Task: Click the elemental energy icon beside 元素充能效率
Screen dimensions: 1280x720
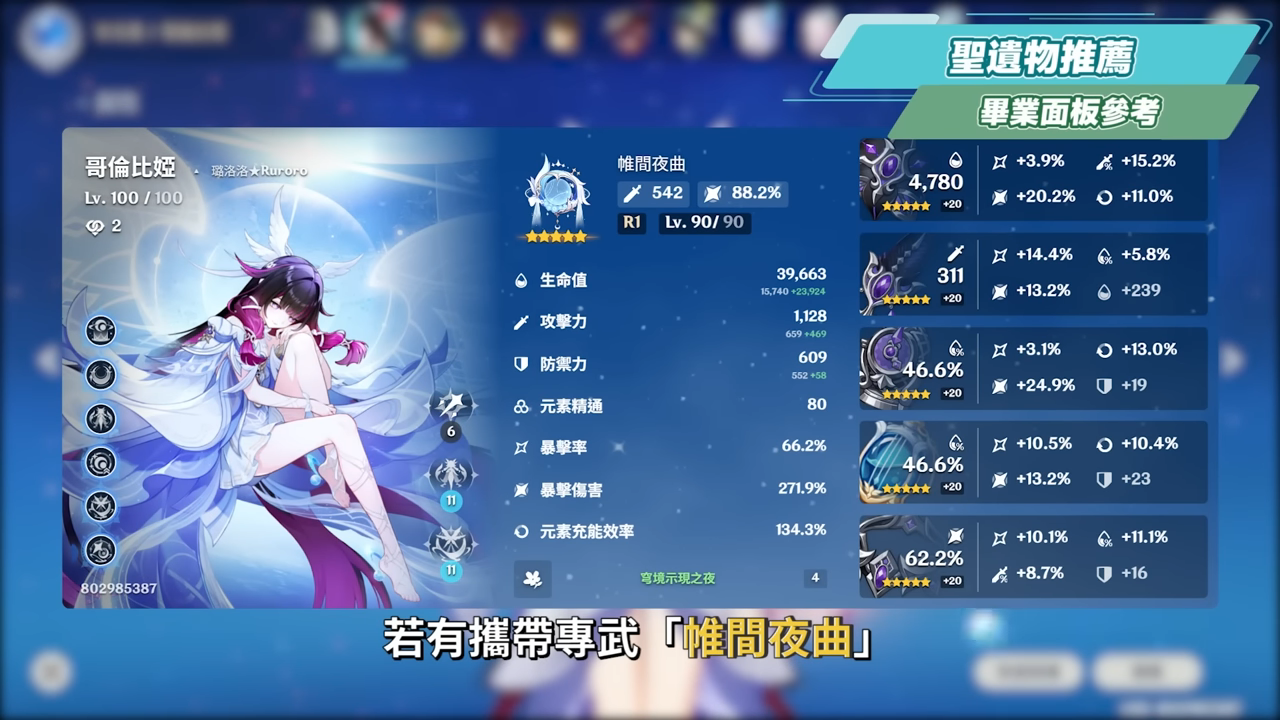Action: pos(522,531)
